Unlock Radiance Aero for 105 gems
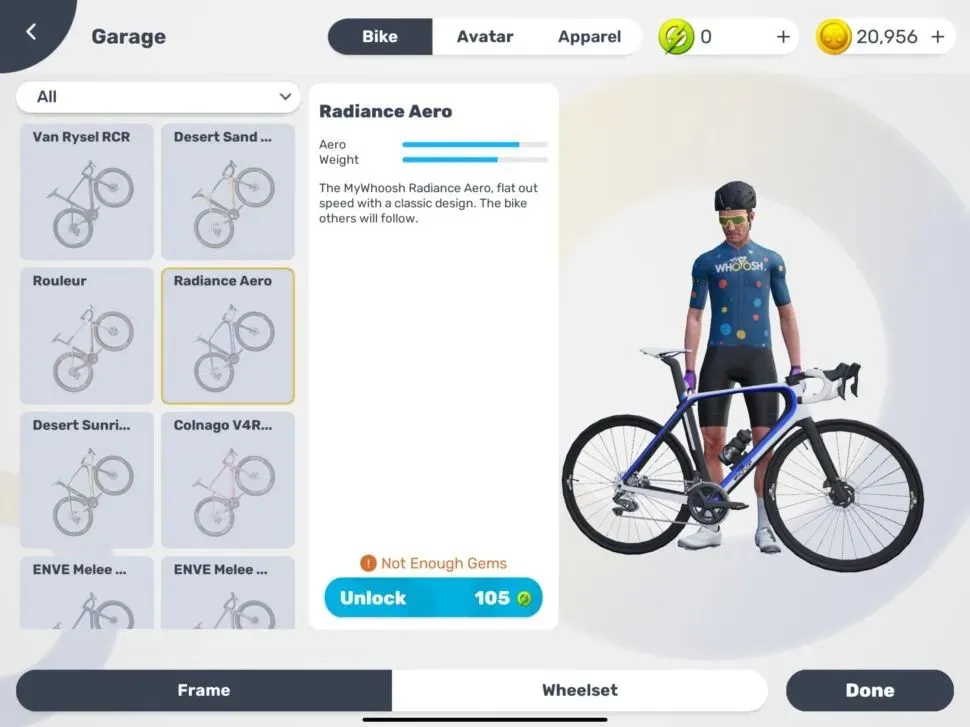Image resolution: width=970 pixels, height=727 pixels. coord(433,598)
